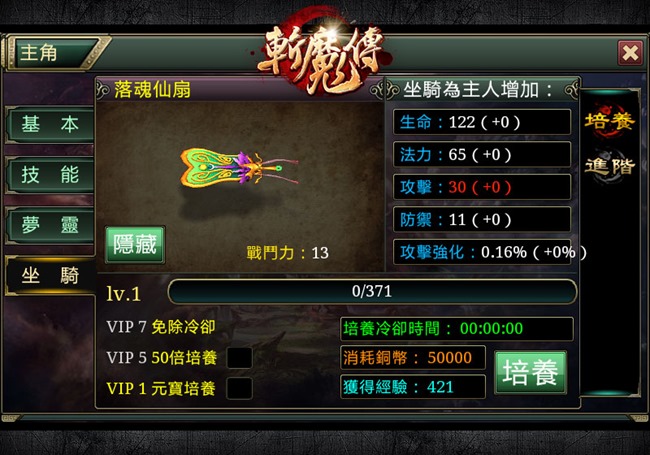Hide the mount with the 隱藏 button
The height and width of the screenshot is (455, 650).
tap(135, 245)
